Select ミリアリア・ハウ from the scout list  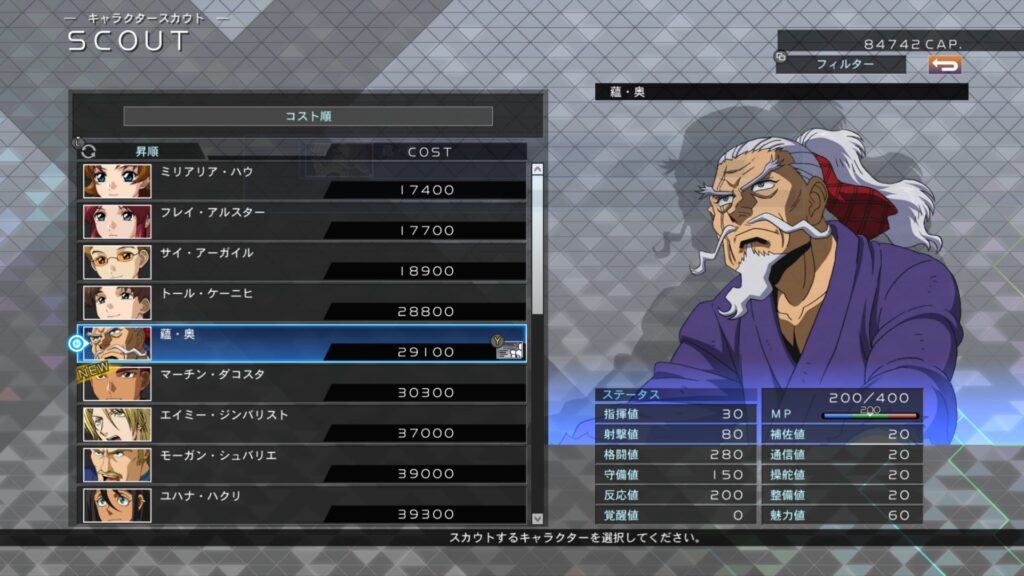point(304,181)
